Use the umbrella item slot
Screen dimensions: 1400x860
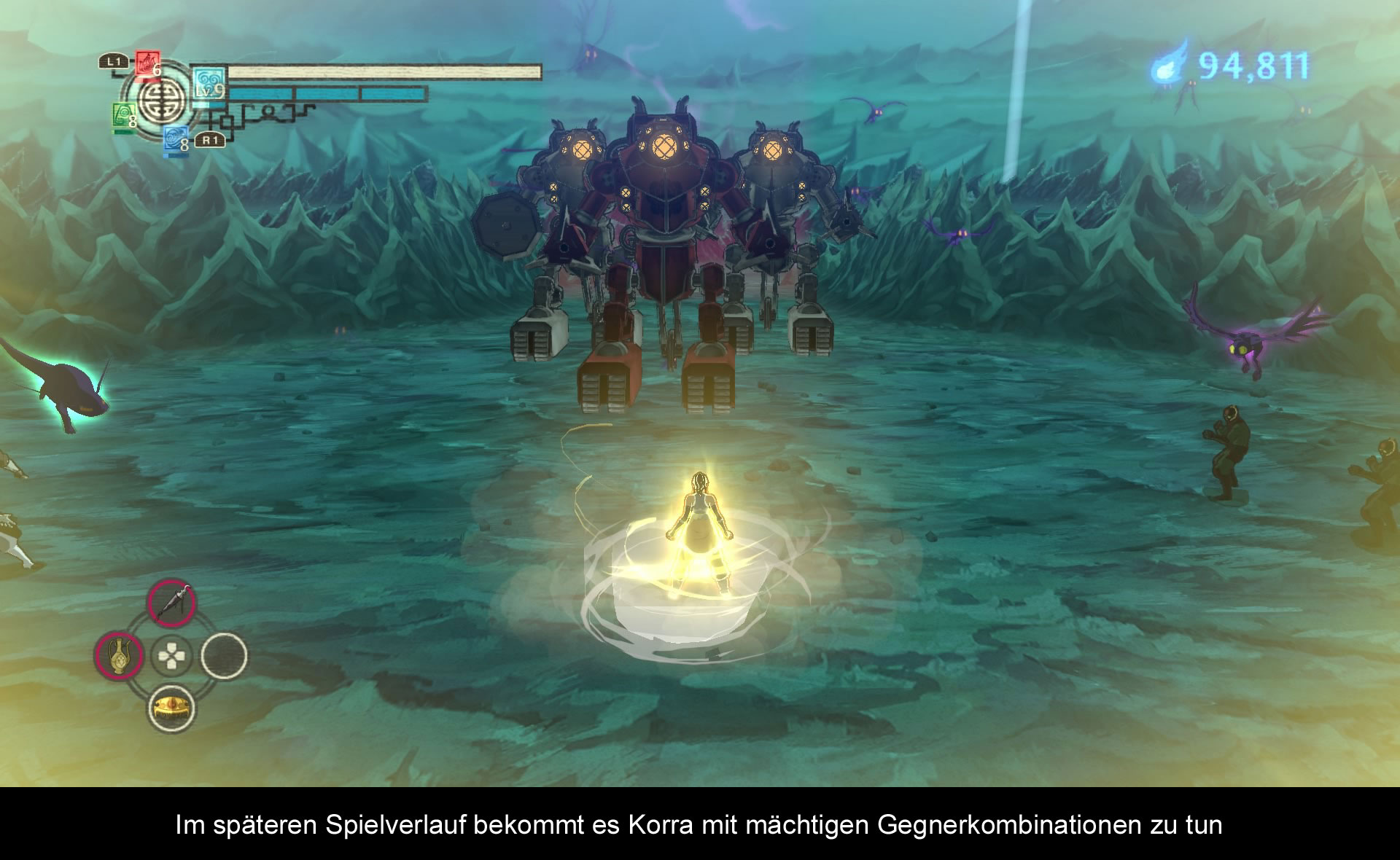click(171, 604)
